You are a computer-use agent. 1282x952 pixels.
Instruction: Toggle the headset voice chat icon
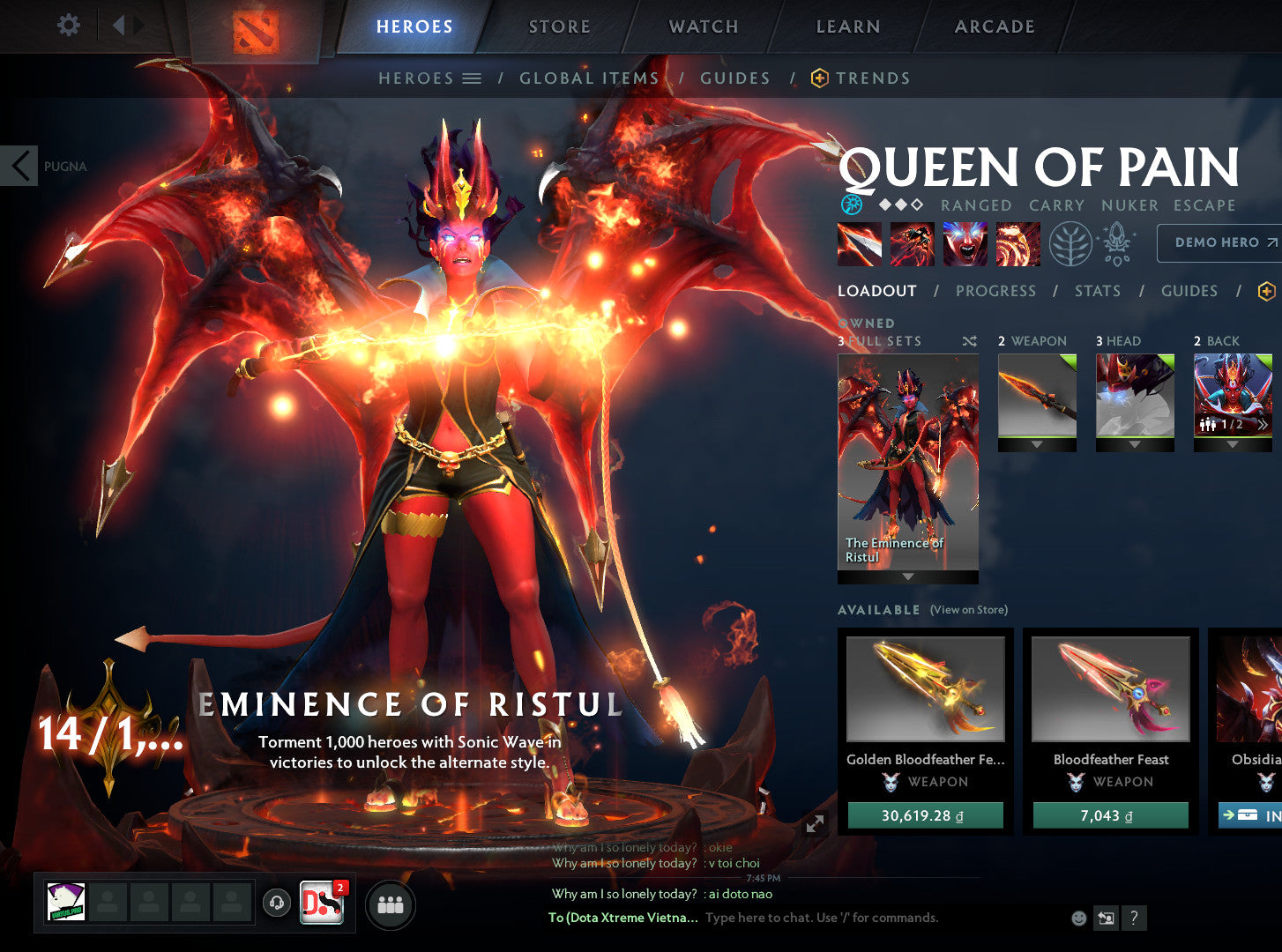[x=275, y=903]
